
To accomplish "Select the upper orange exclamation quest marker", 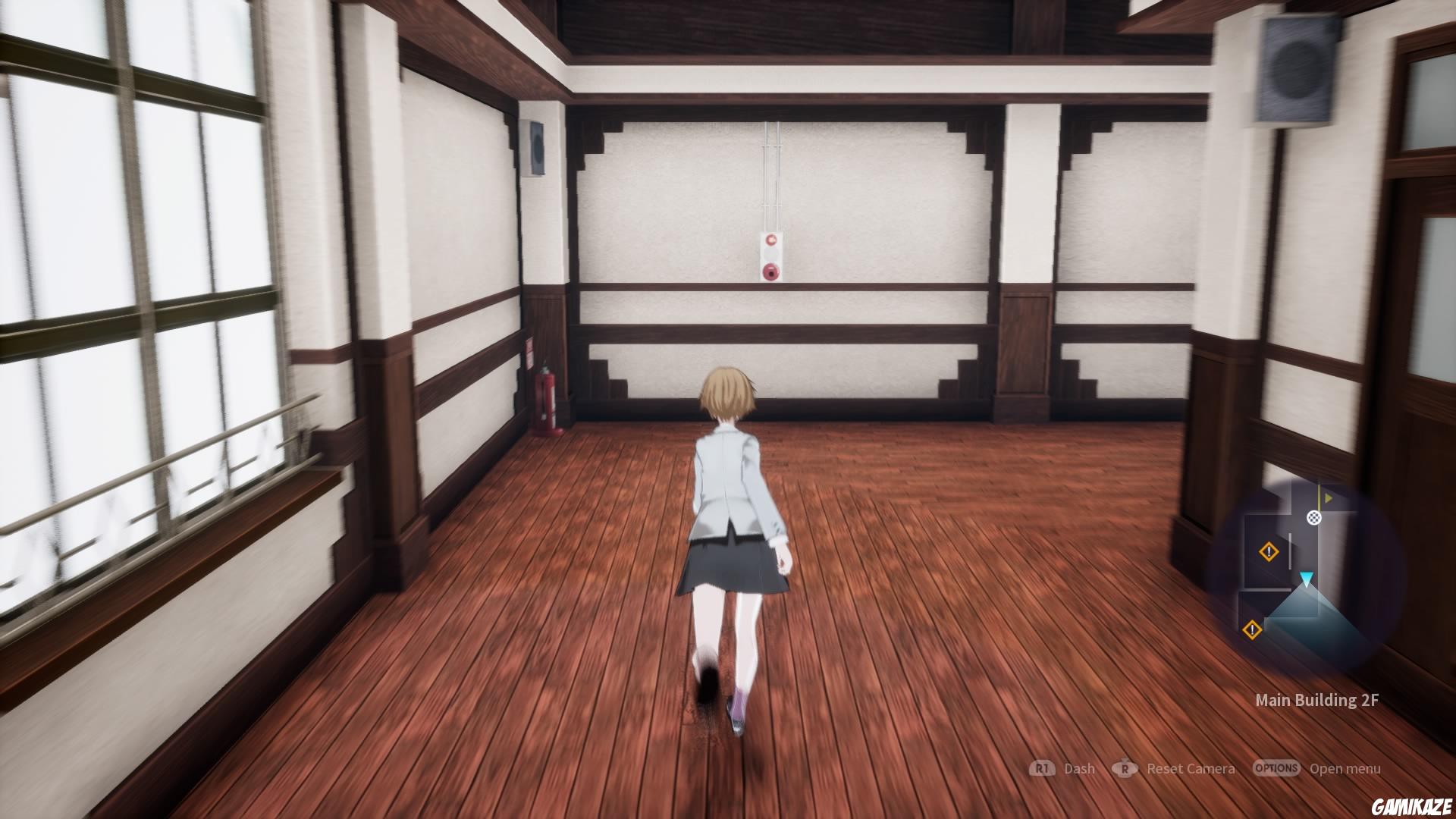I will 1269,551.
